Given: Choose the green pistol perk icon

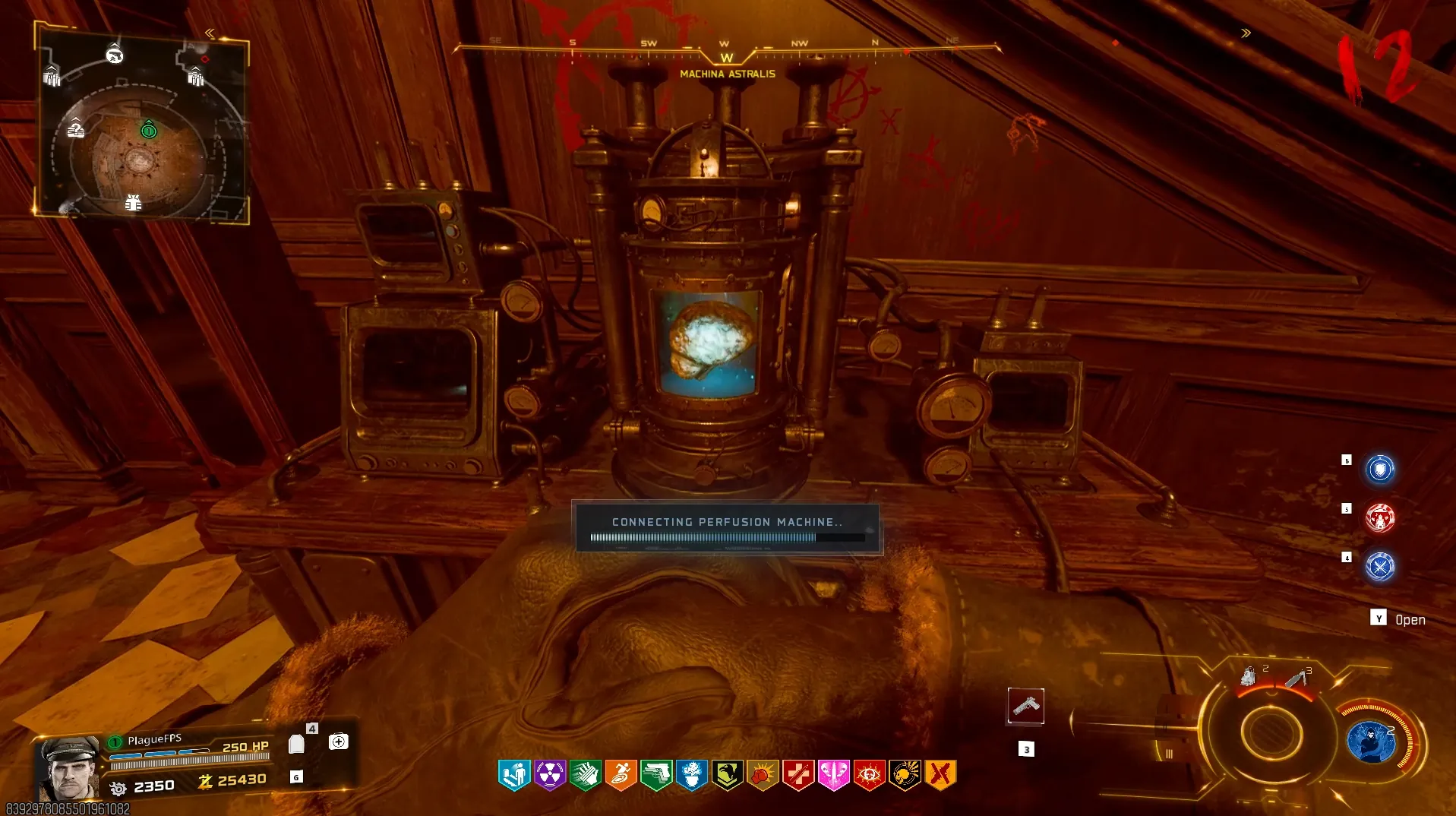Looking at the screenshot, I should pyautogui.click(x=656, y=775).
